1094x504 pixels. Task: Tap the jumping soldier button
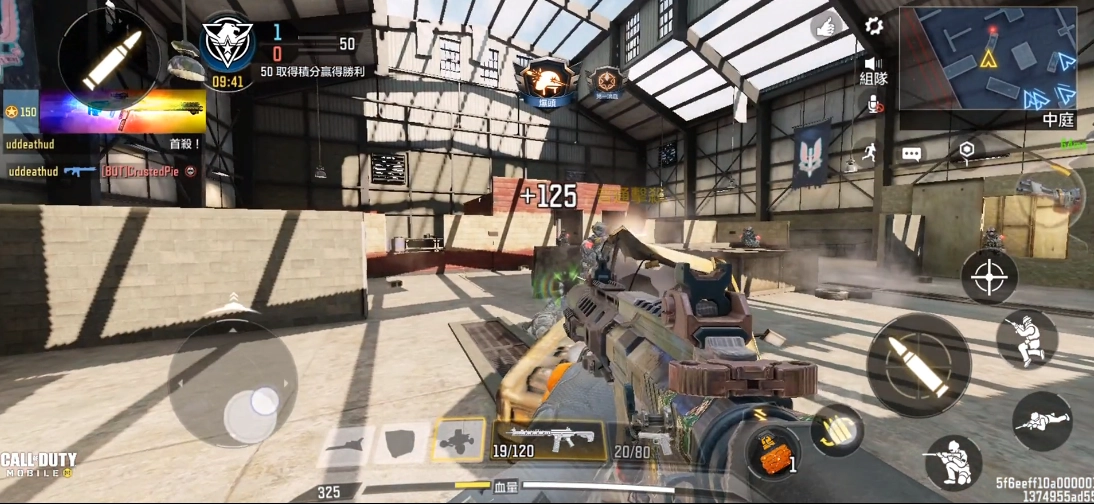(1026, 339)
